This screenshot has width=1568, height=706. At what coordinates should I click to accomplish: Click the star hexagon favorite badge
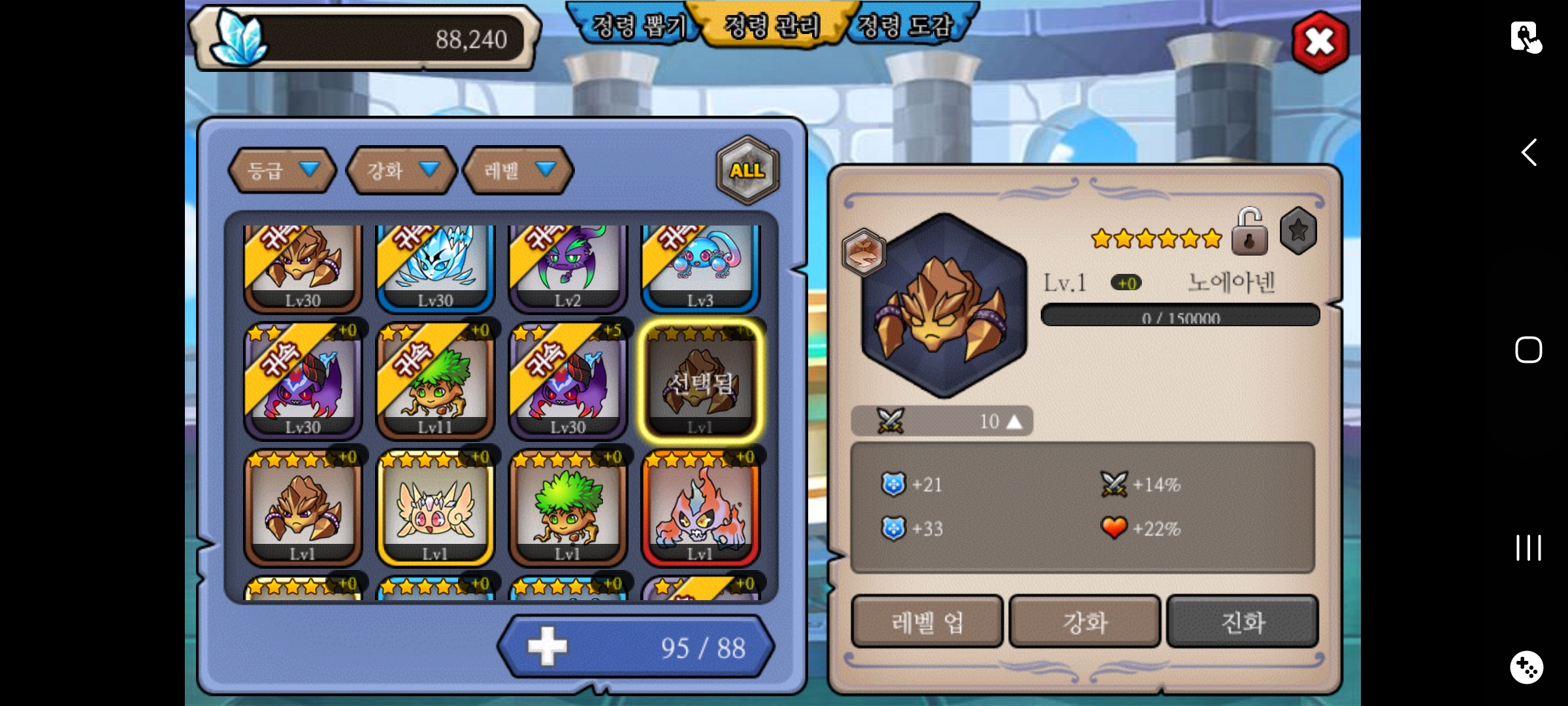(1298, 231)
